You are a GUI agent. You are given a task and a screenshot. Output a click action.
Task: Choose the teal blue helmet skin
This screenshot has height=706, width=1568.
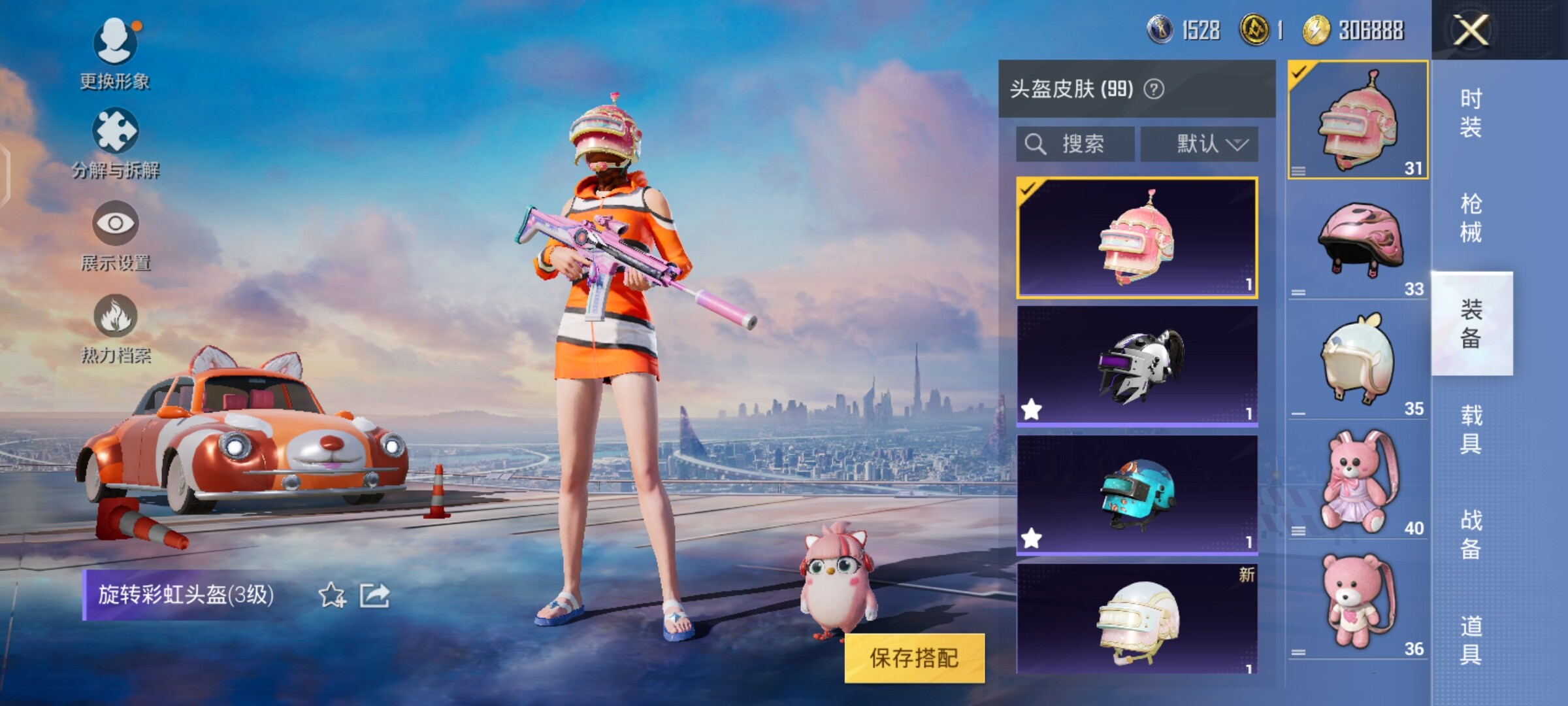1137,494
